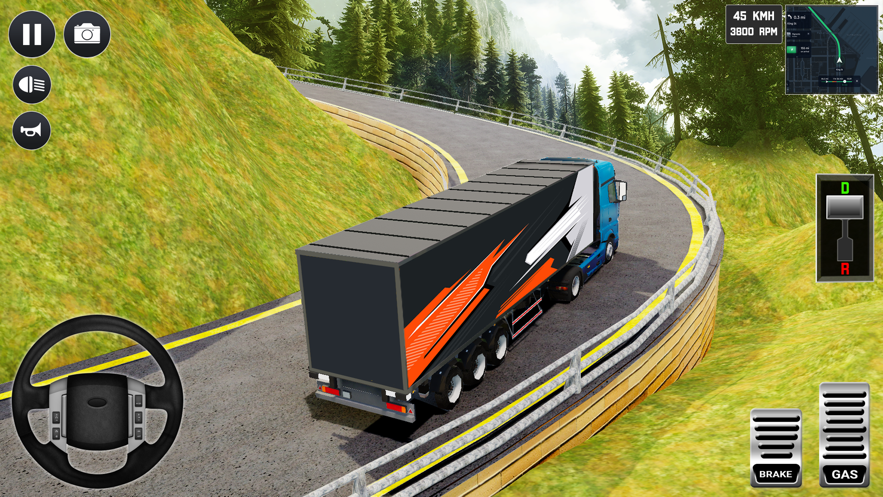Toggle the truck headlights

pos(32,85)
